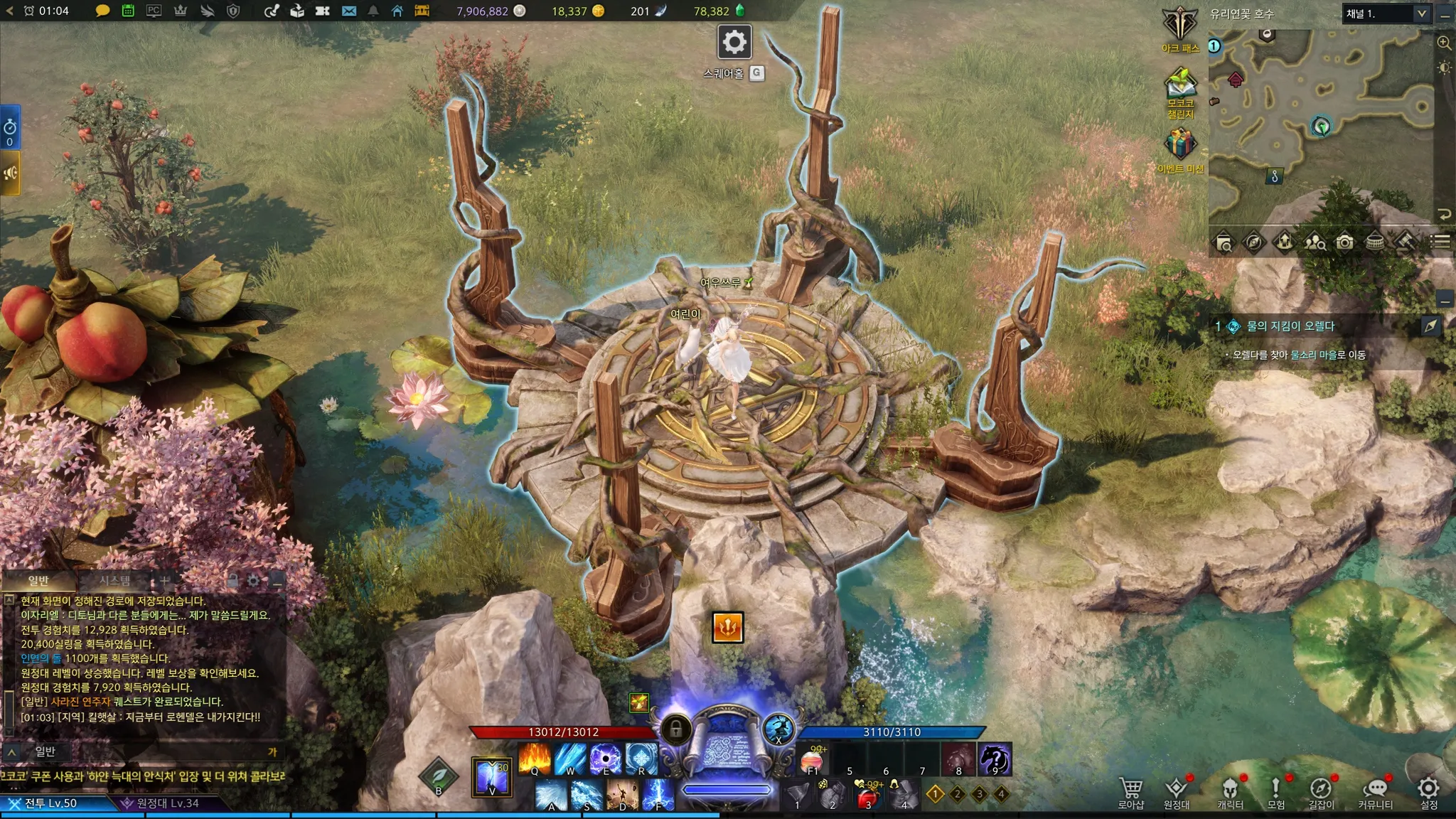Open the 로아샵 shop cart menu

pyautogui.click(x=1130, y=791)
